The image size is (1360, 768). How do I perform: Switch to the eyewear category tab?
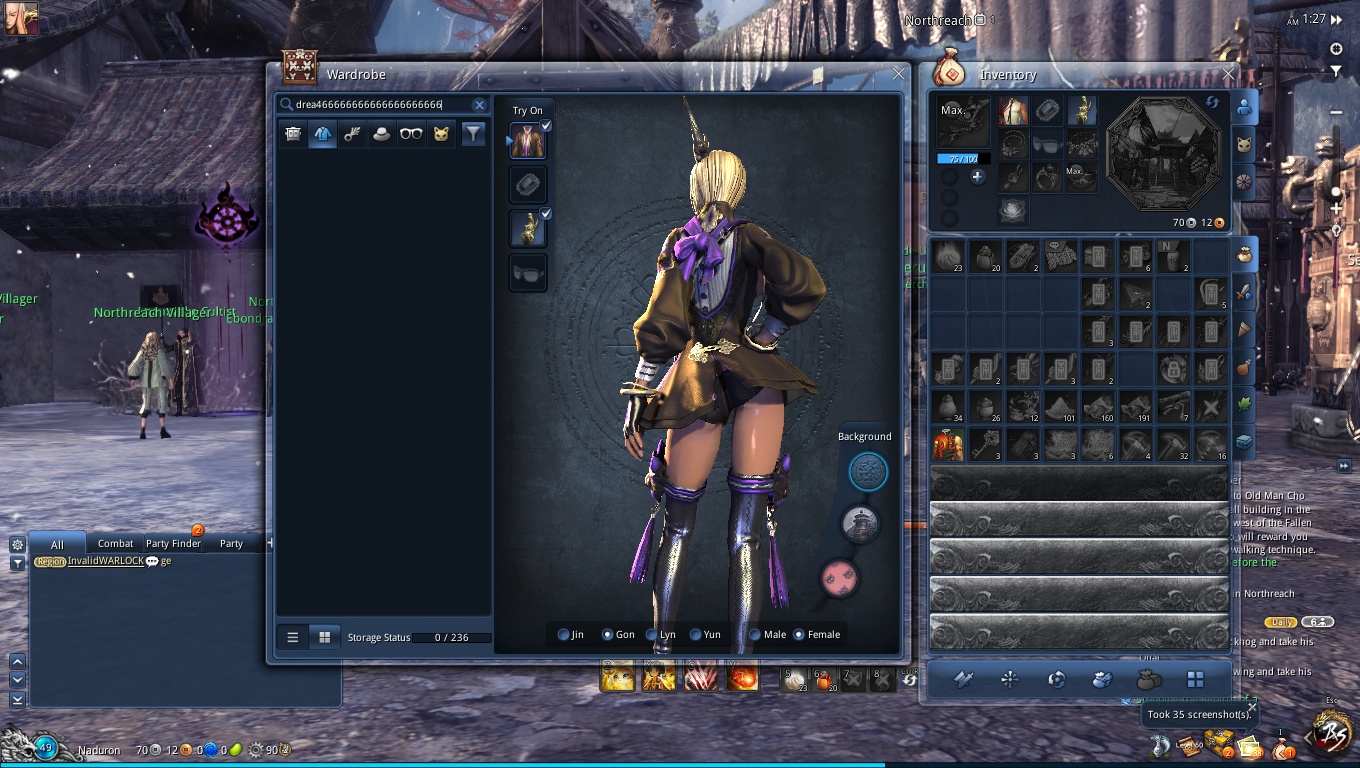click(411, 134)
